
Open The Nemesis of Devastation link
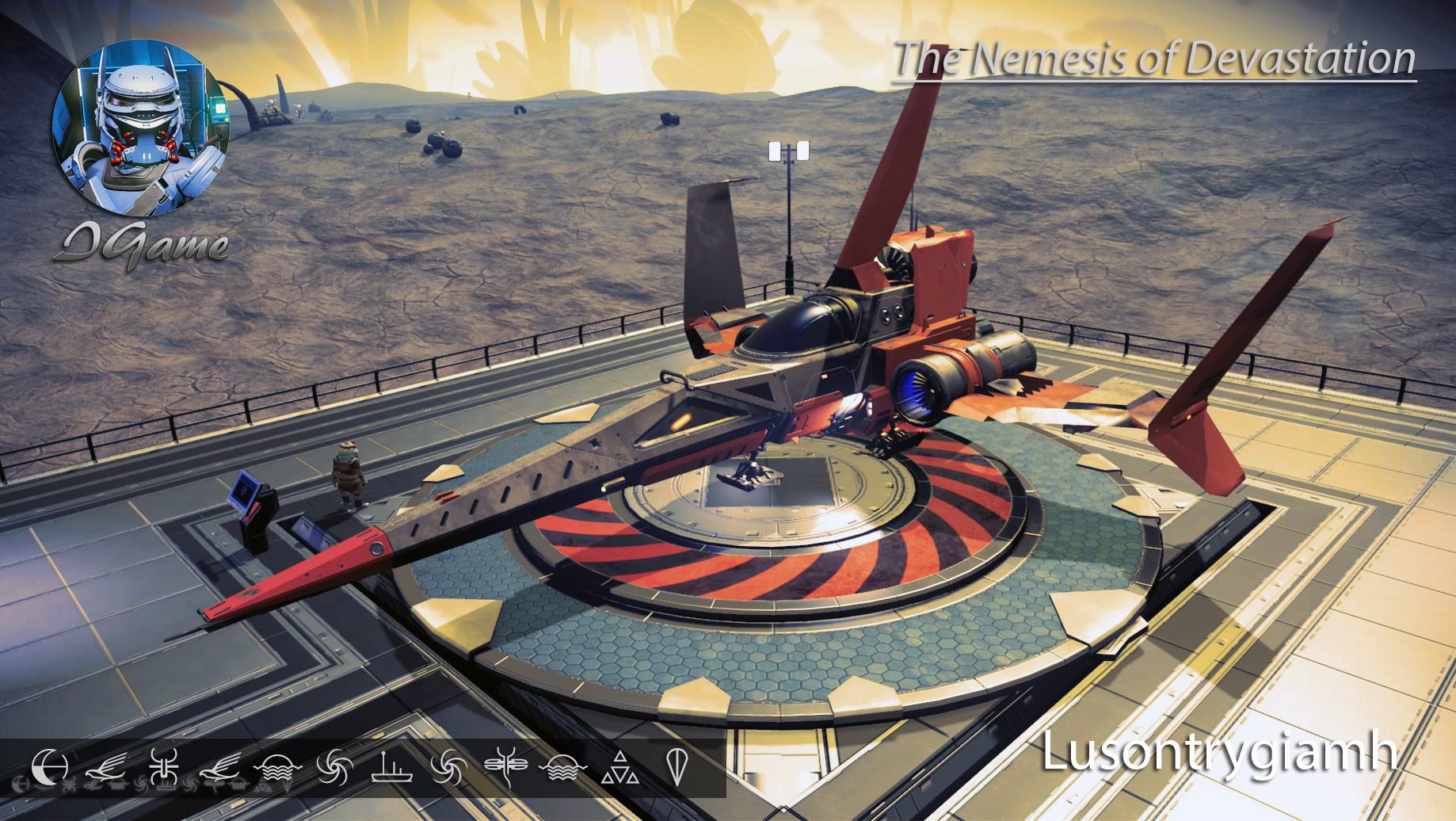click(x=1157, y=55)
